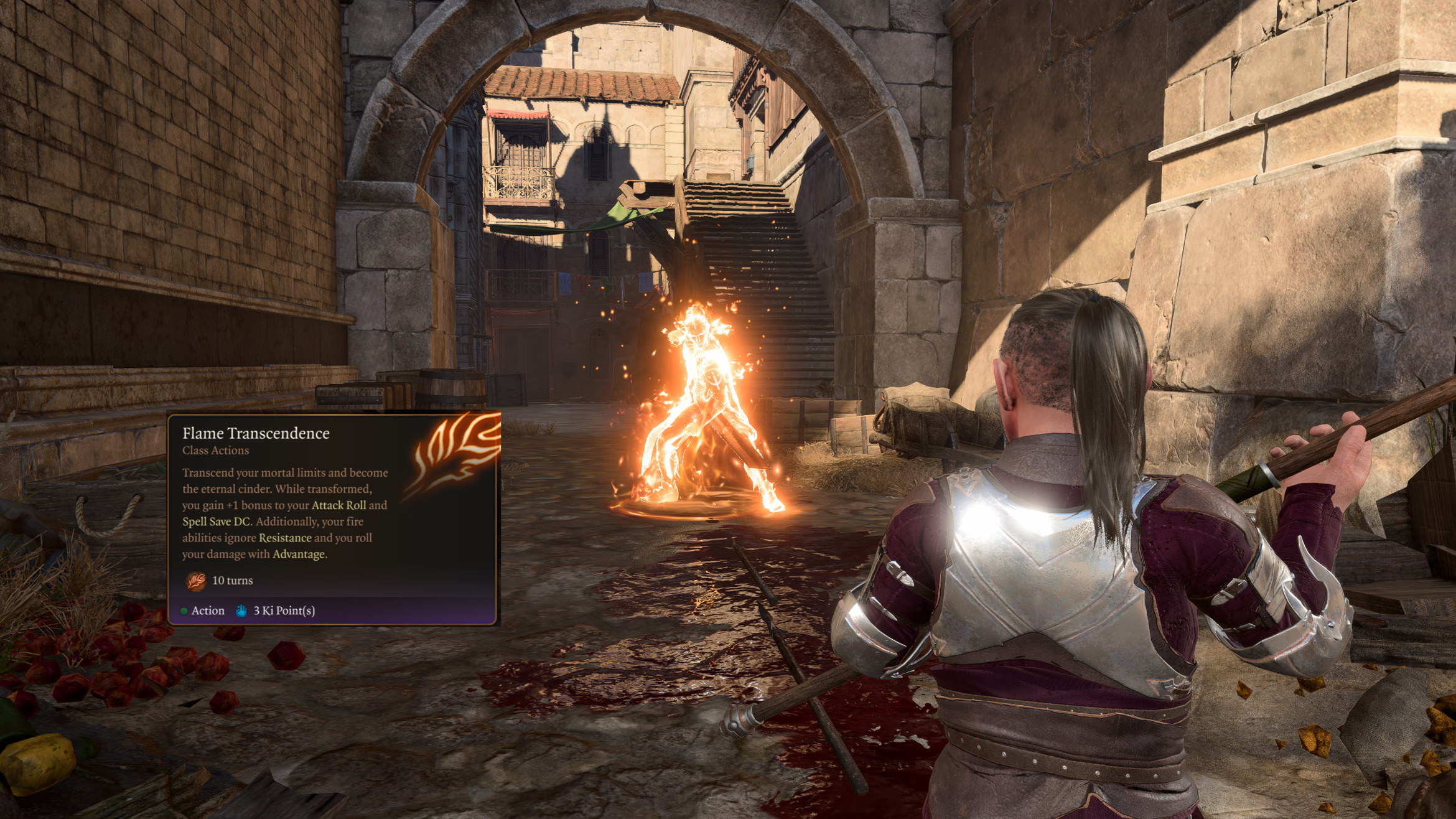Click the status icon beside 10 turns
Viewport: 1456px width, 819px height.
196,581
